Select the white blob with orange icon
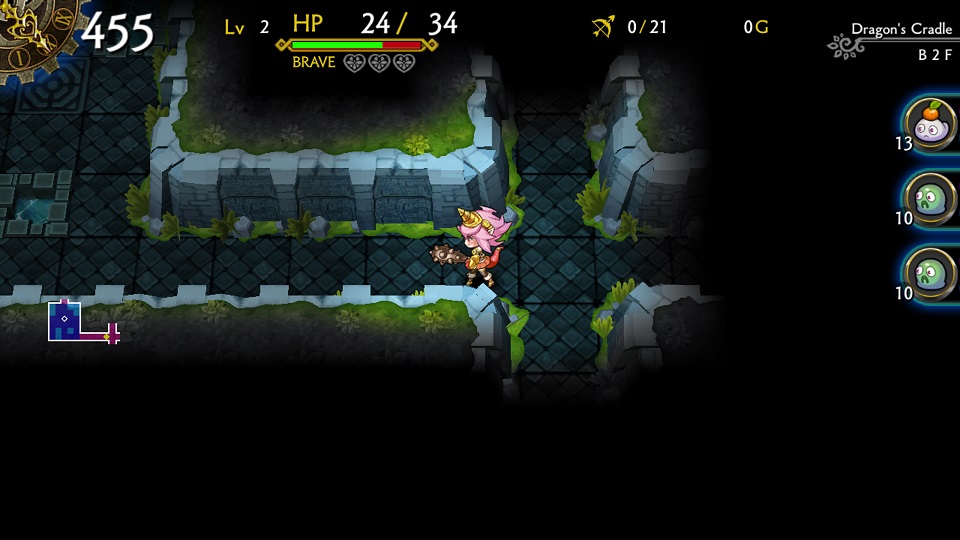Viewport: 960px width, 540px height. tap(931, 125)
